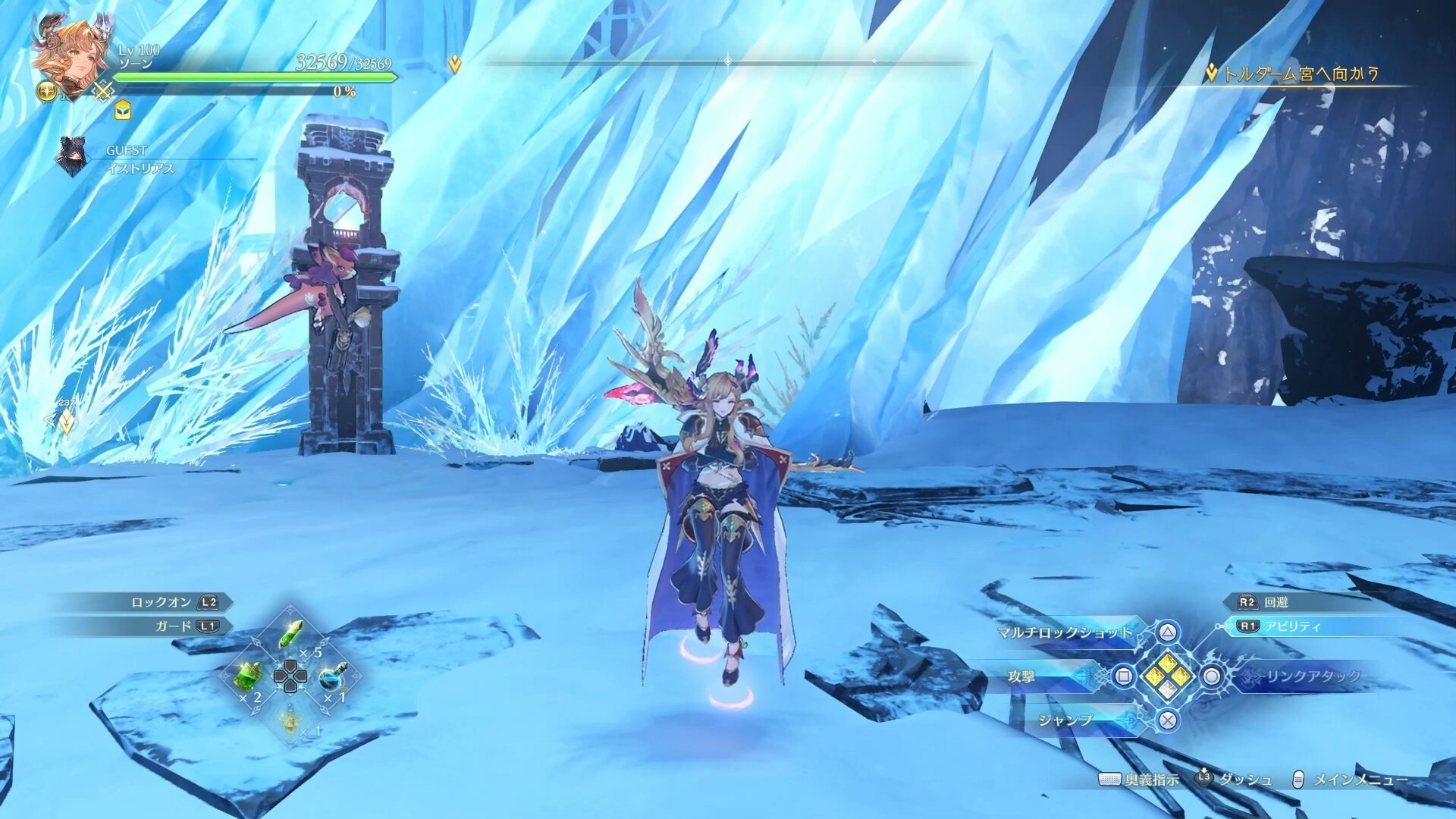The height and width of the screenshot is (819, 1456).
Task: Toggle the ロックオン lock-on label
Action: [x=161, y=602]
